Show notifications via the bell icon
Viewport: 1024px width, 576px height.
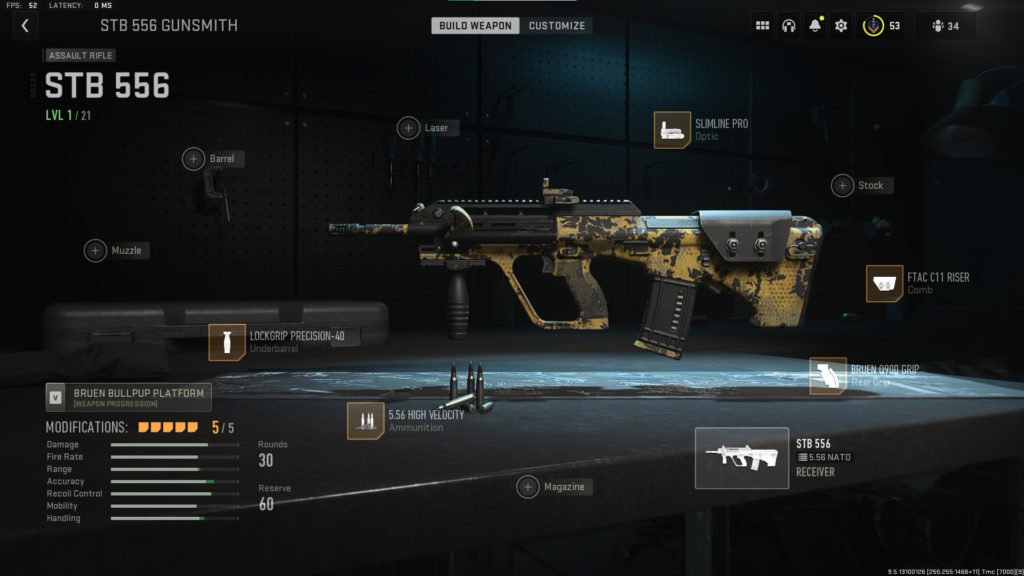point(814,26)
